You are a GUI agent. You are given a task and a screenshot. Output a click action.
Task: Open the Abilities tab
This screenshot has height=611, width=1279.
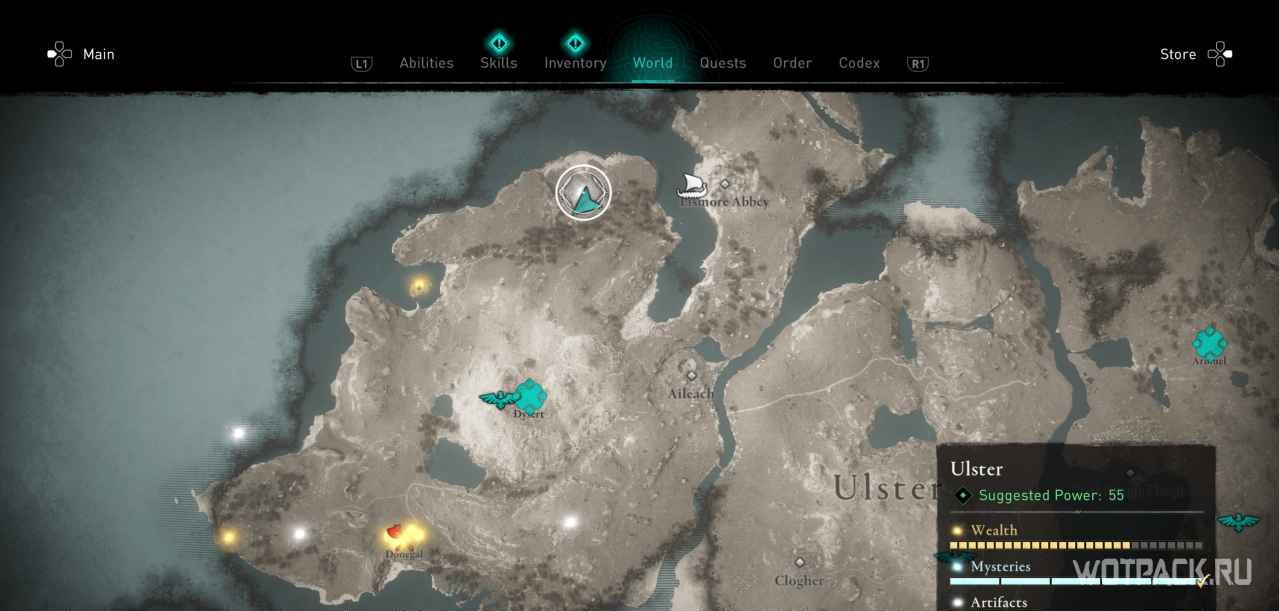point(426,63)
